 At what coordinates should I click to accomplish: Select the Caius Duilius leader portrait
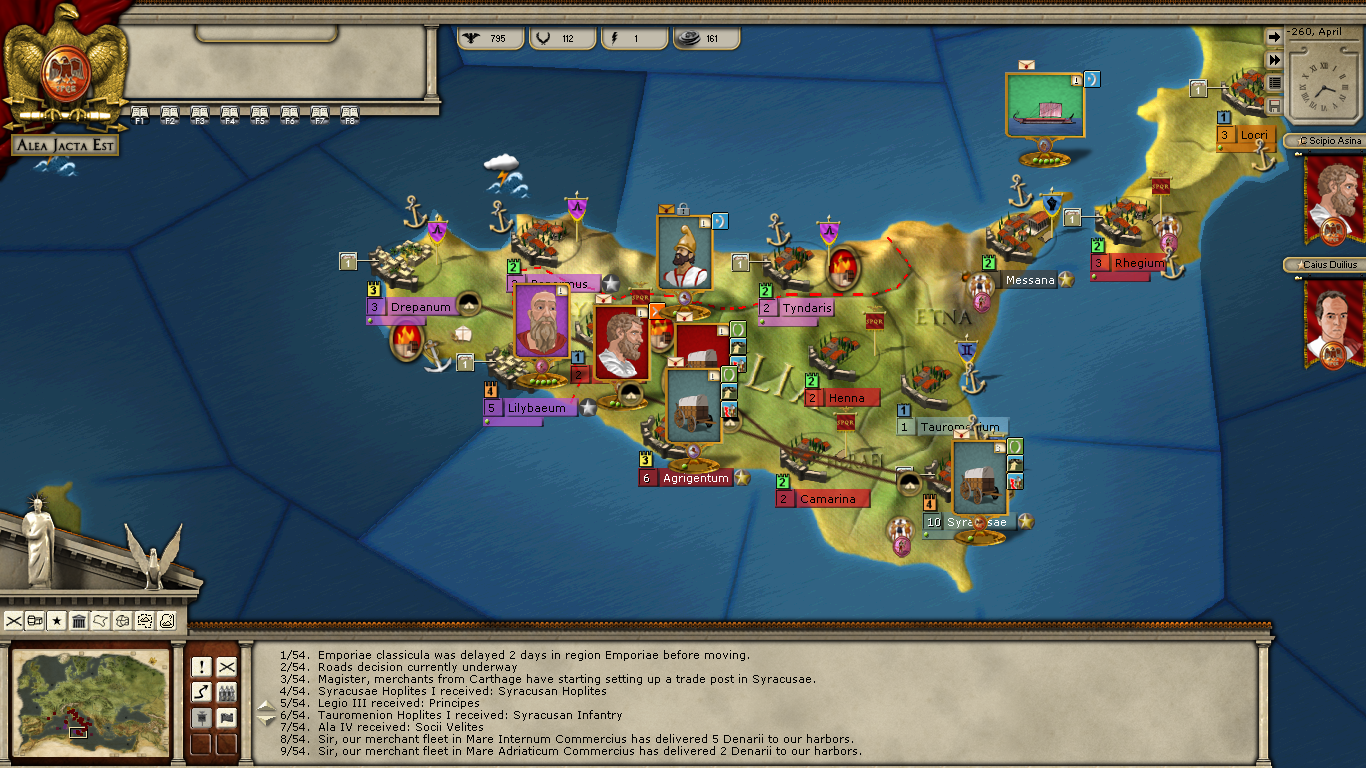point(1334,322)
